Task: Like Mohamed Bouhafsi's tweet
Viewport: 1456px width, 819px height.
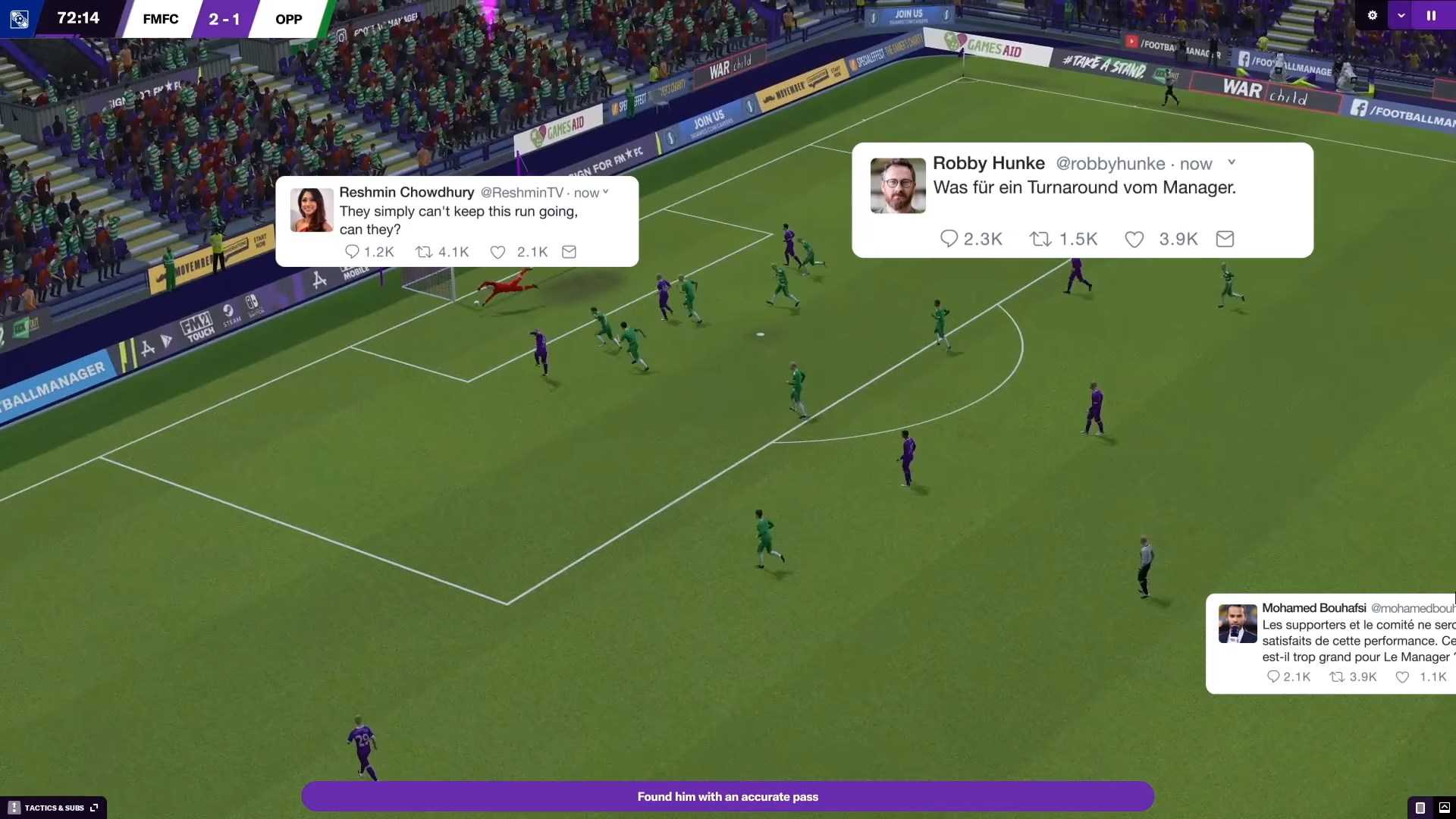Action: [x=1402, y=677]
